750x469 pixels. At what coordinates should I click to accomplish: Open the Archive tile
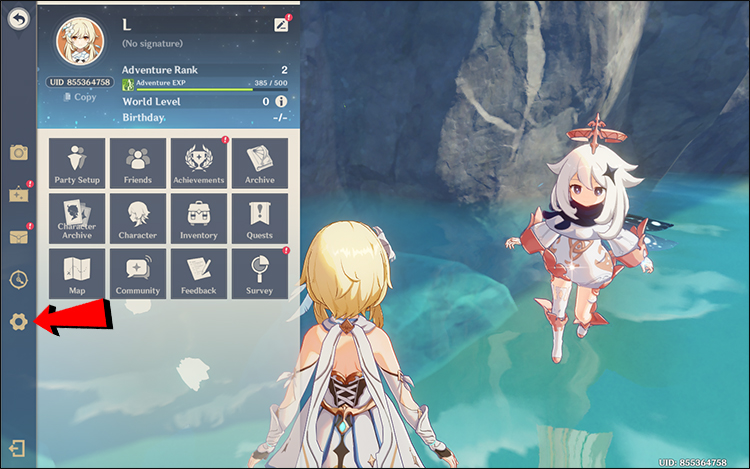(260, 163)
